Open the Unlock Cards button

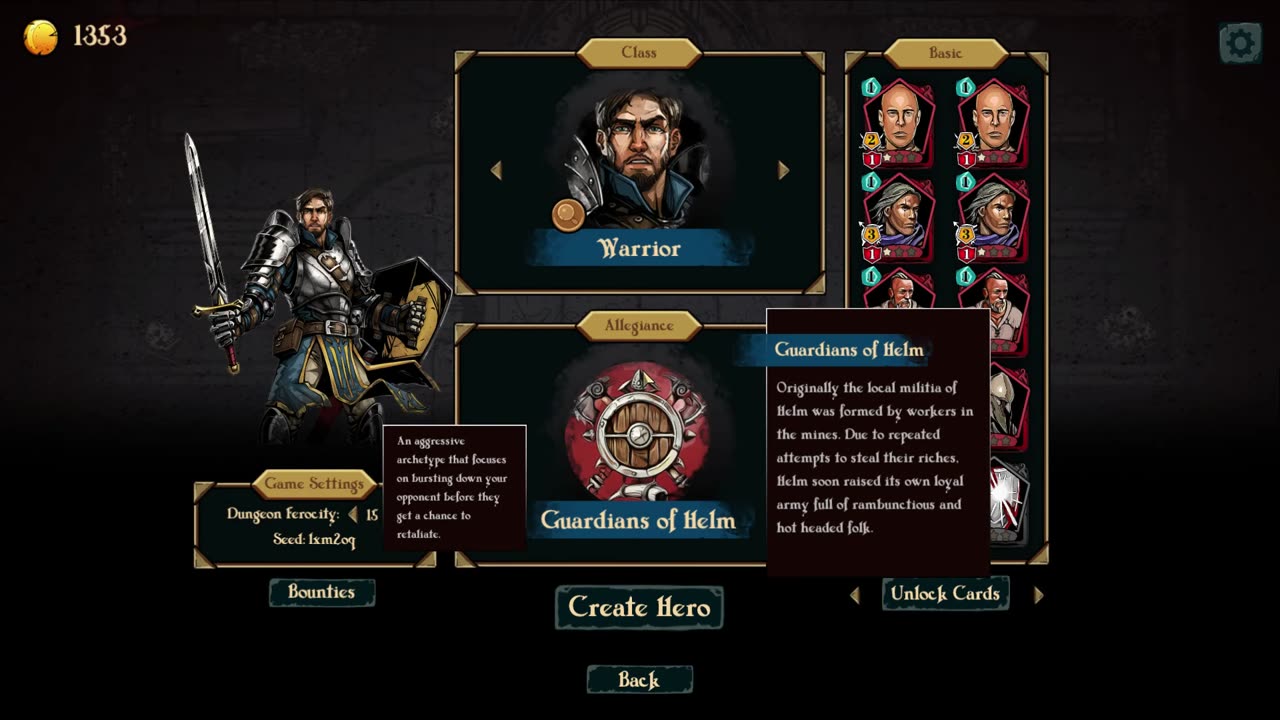(x=945, y=594)
